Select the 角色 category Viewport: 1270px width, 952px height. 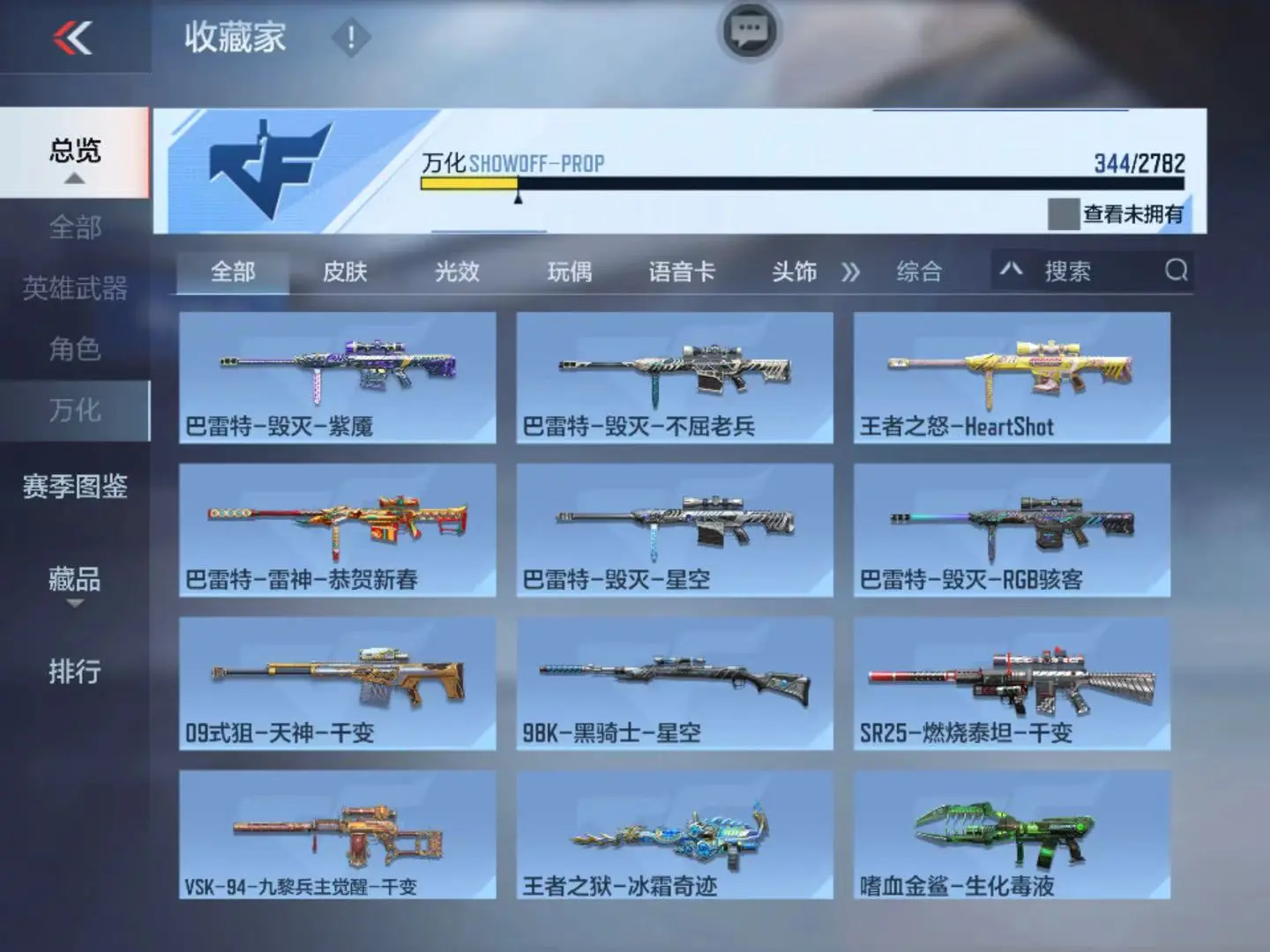75,349
